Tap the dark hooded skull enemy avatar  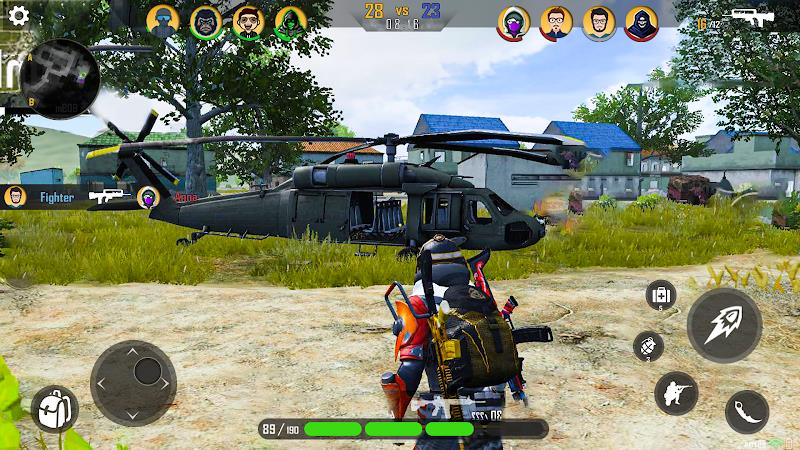(641, 22)
